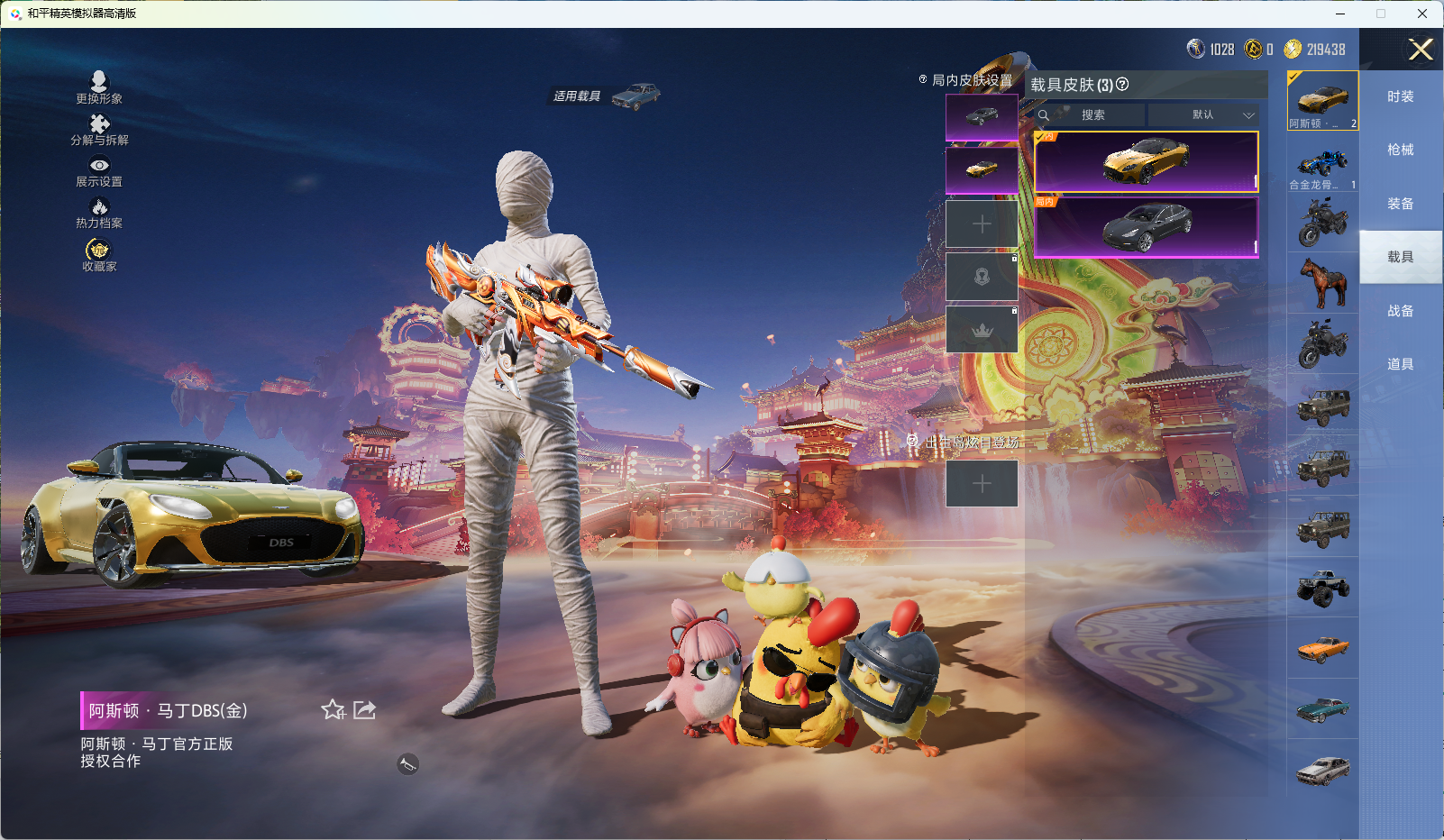The width and height of the screenshot is (1444, 840).
Task: Open the 分解与拆解 dismantle tool
Action: click(x=99, y=131)
